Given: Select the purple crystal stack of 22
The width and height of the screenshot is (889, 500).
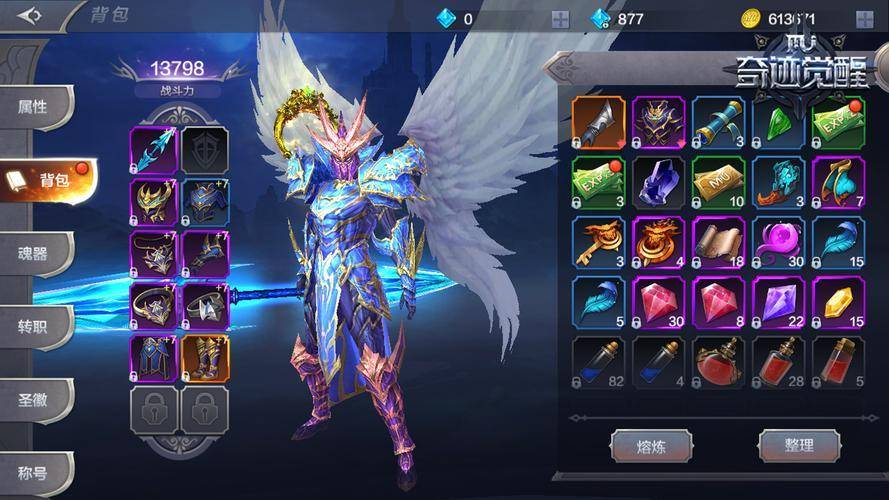Looking at the screenshot, I should (778, 303).
